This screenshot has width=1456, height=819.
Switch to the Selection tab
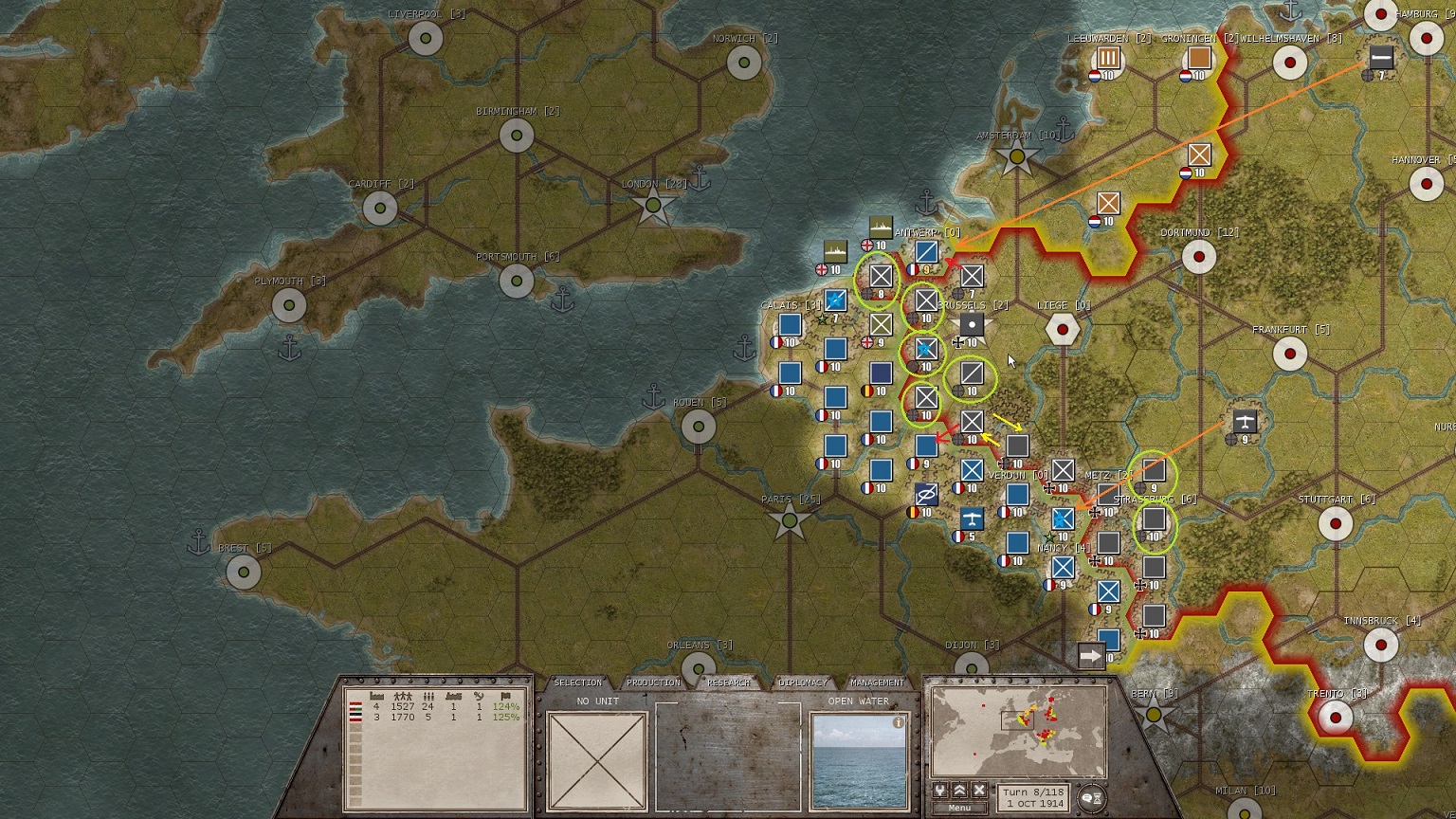tap(577, 682)
